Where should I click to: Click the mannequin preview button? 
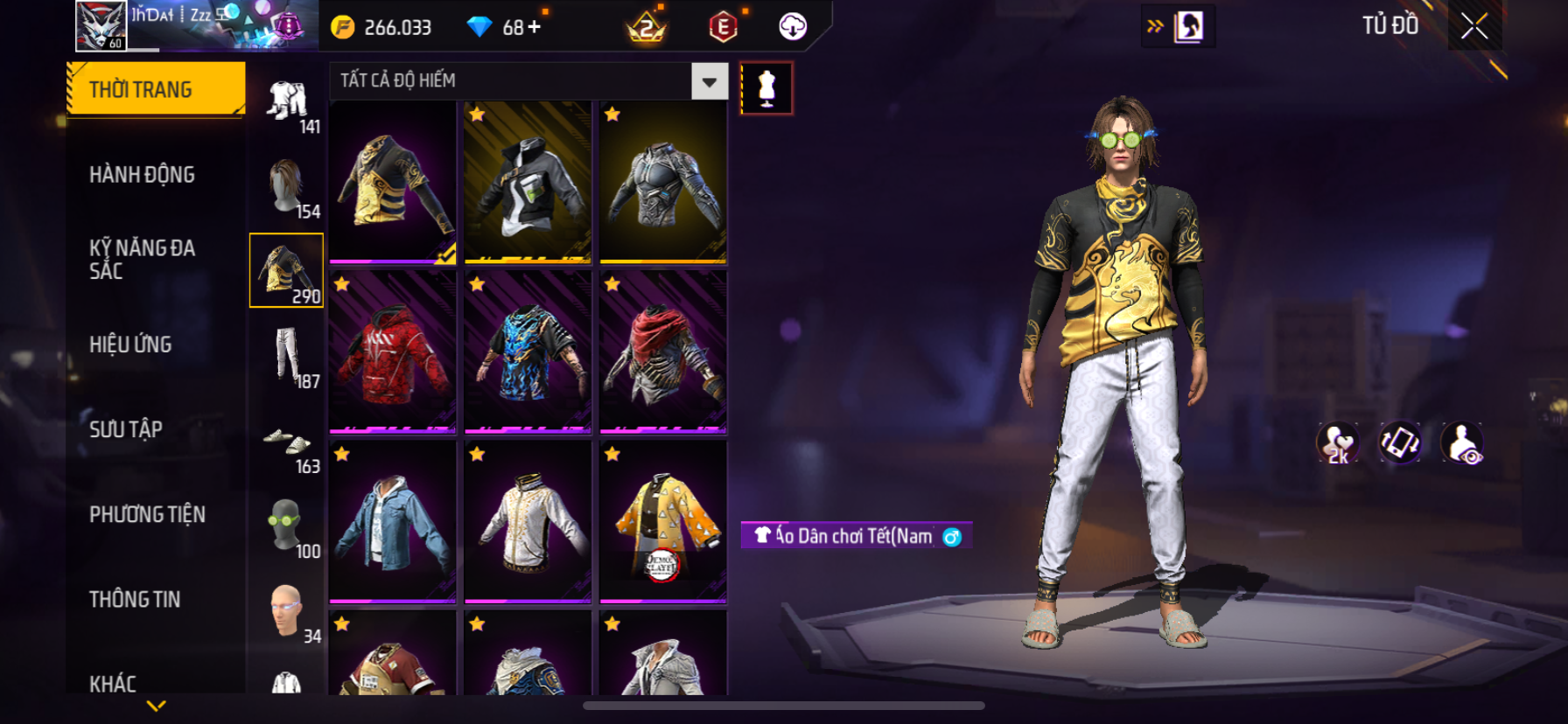766,88
